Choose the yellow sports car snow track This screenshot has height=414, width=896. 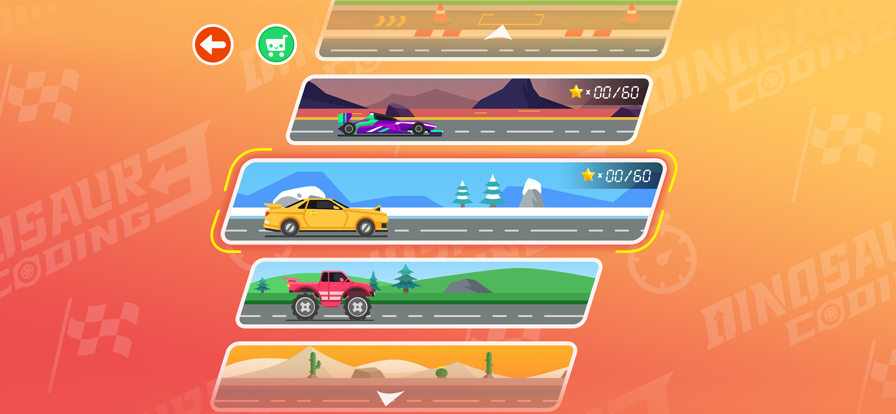click(x=442, y=201)
